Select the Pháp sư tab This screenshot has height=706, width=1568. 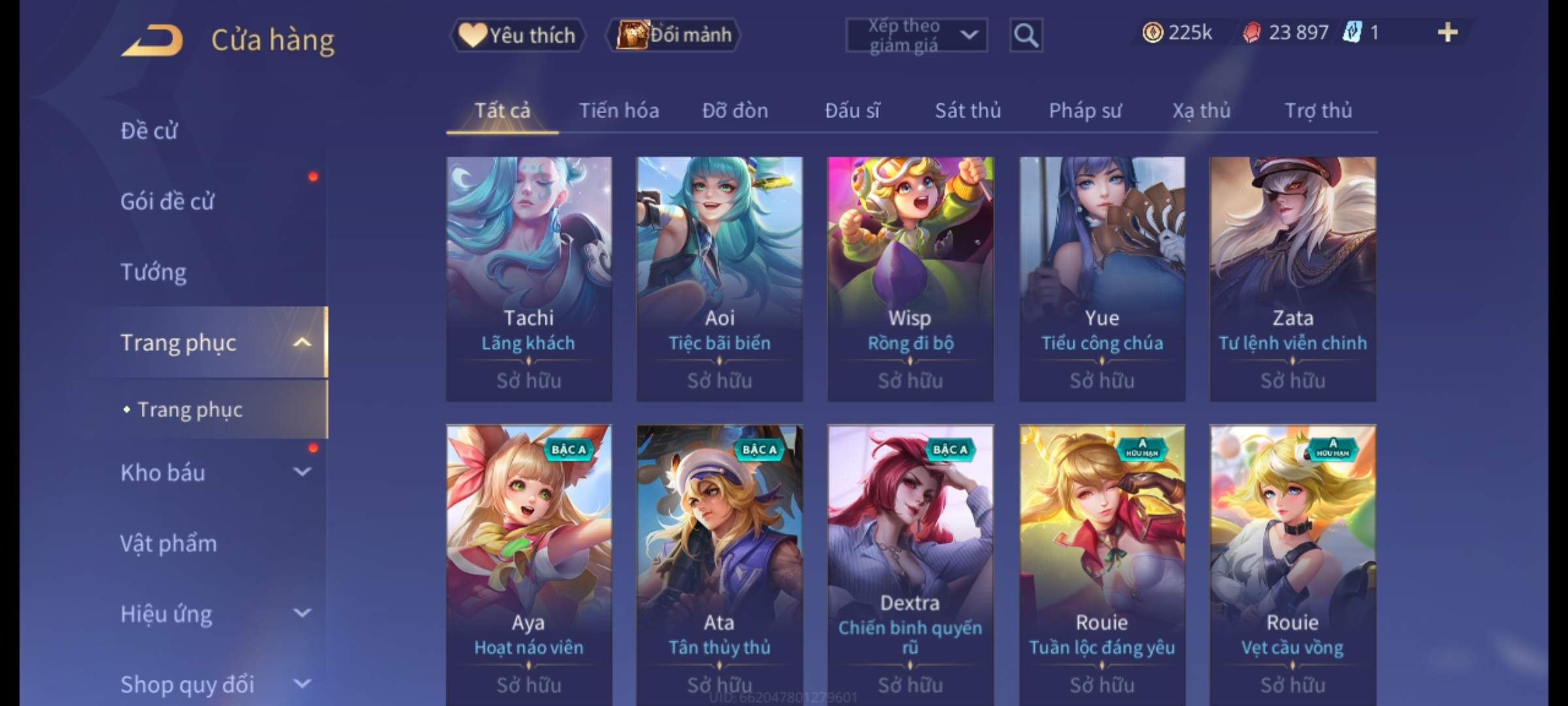[x=1085, y=110]
